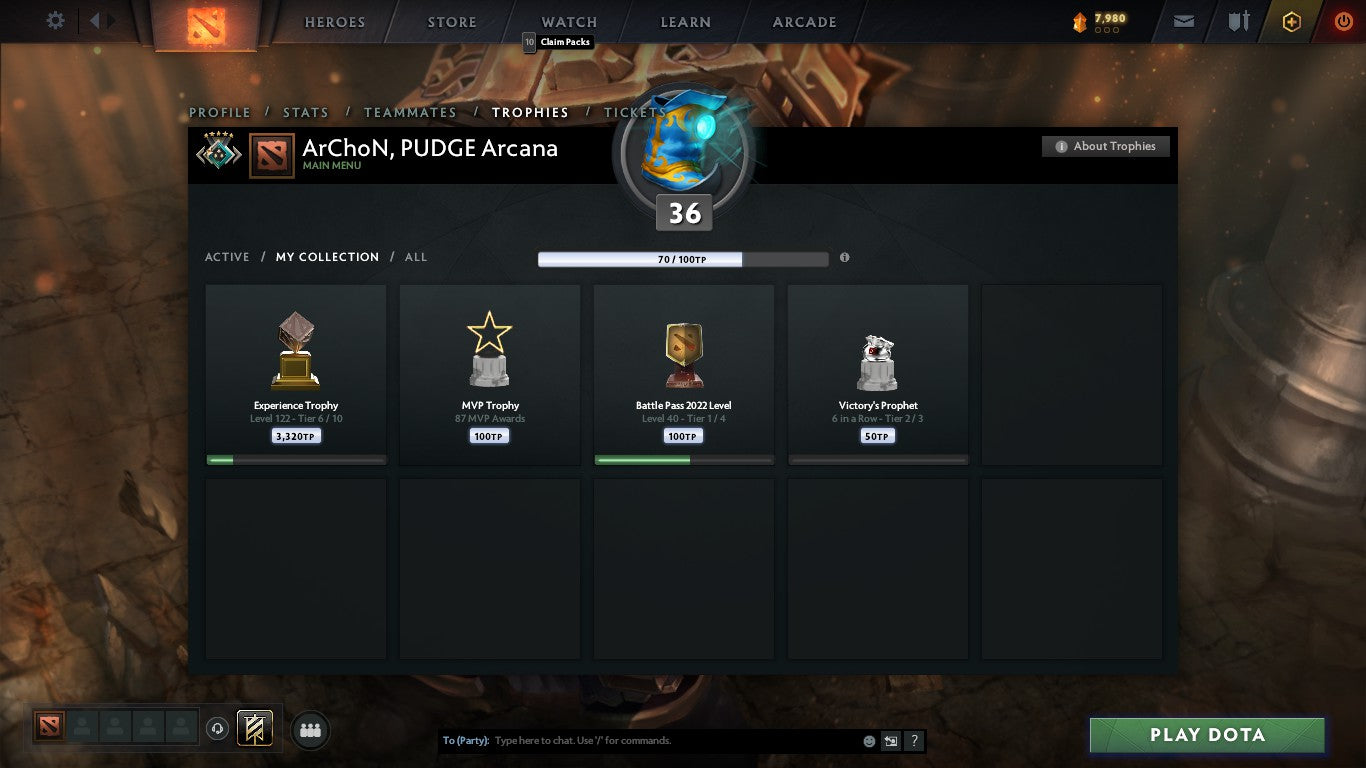Viewport: 1366px width, 768px height.
Task: Open the mail notifications icon
Action: (1183, 20)
